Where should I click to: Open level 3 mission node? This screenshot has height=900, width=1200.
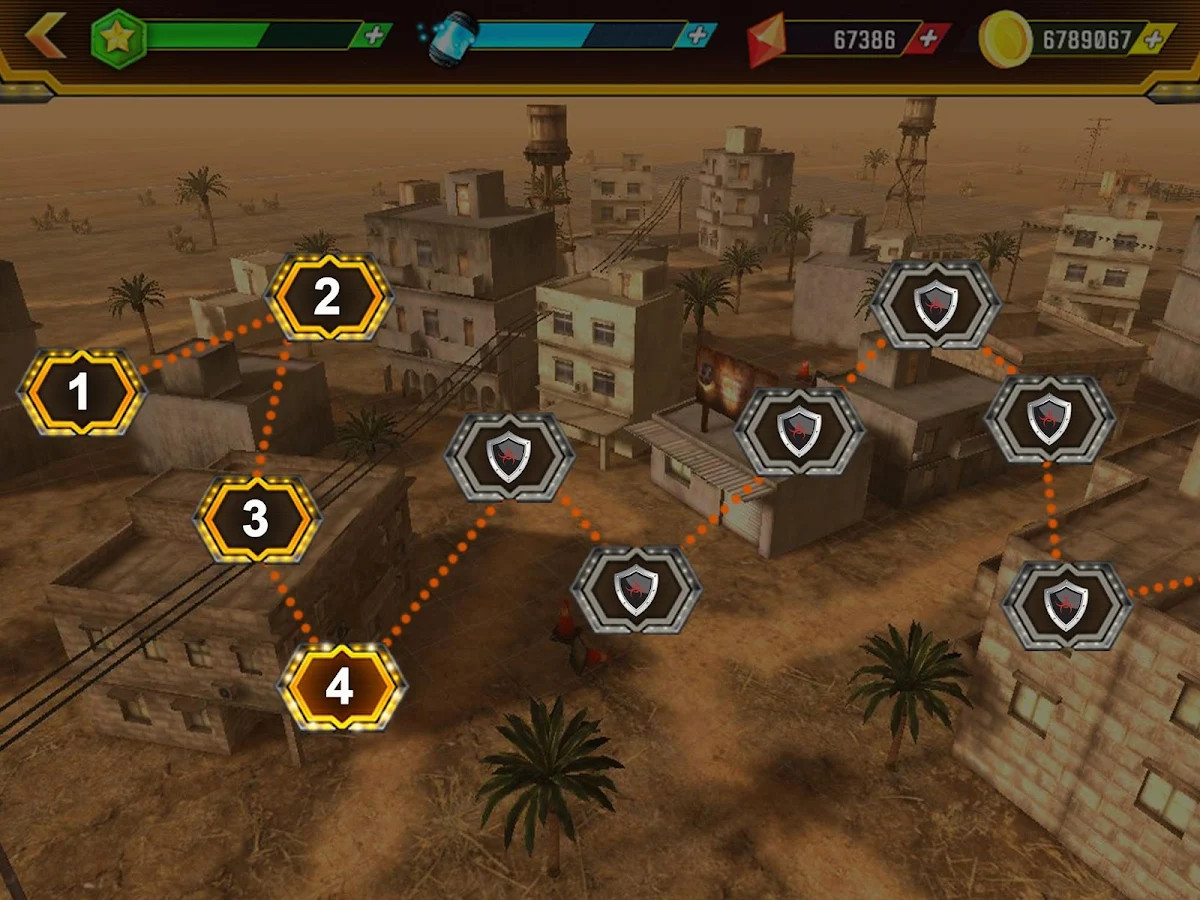[x=256, y=519]
